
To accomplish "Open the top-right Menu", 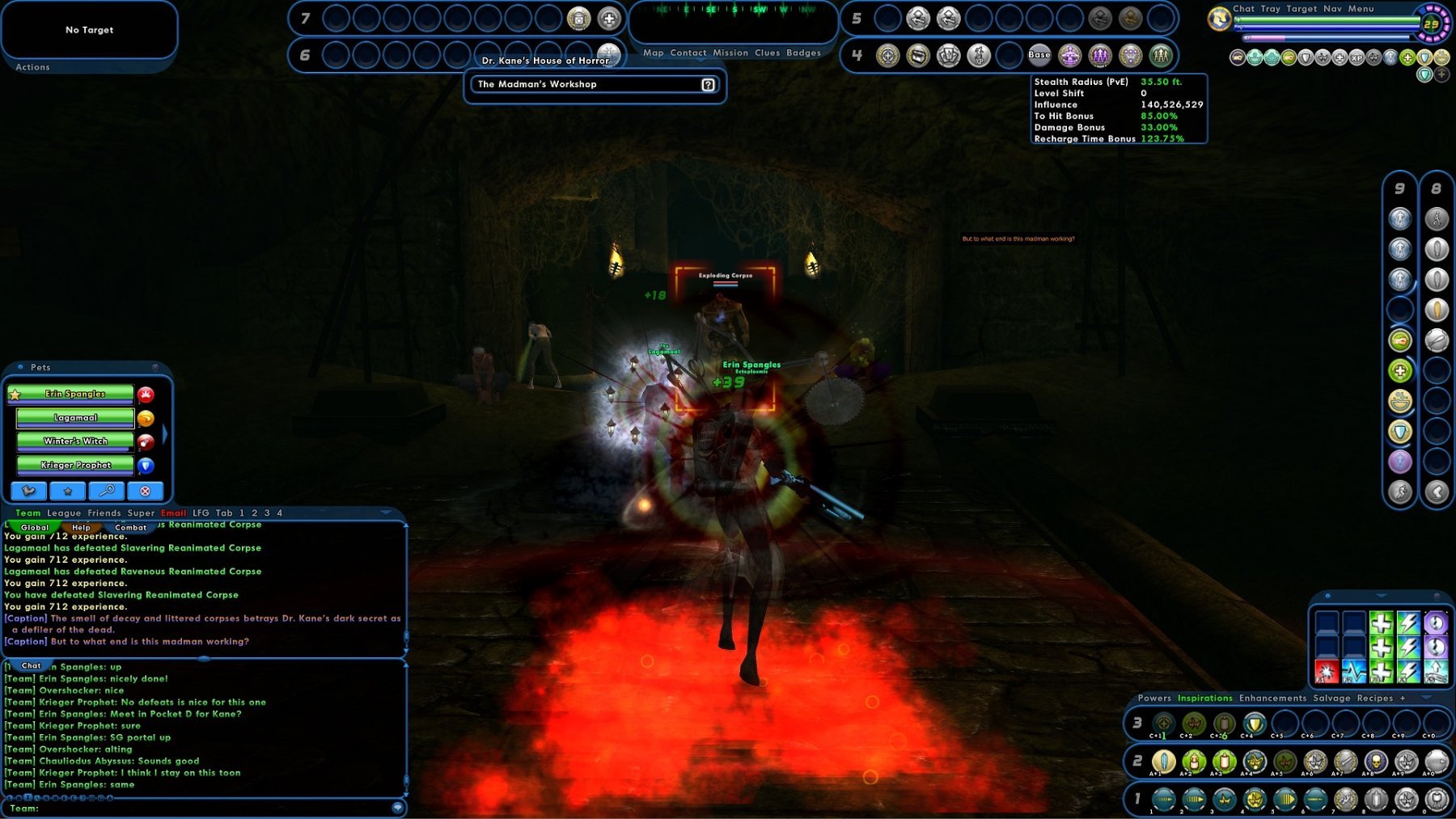I will pos(1361,9).
